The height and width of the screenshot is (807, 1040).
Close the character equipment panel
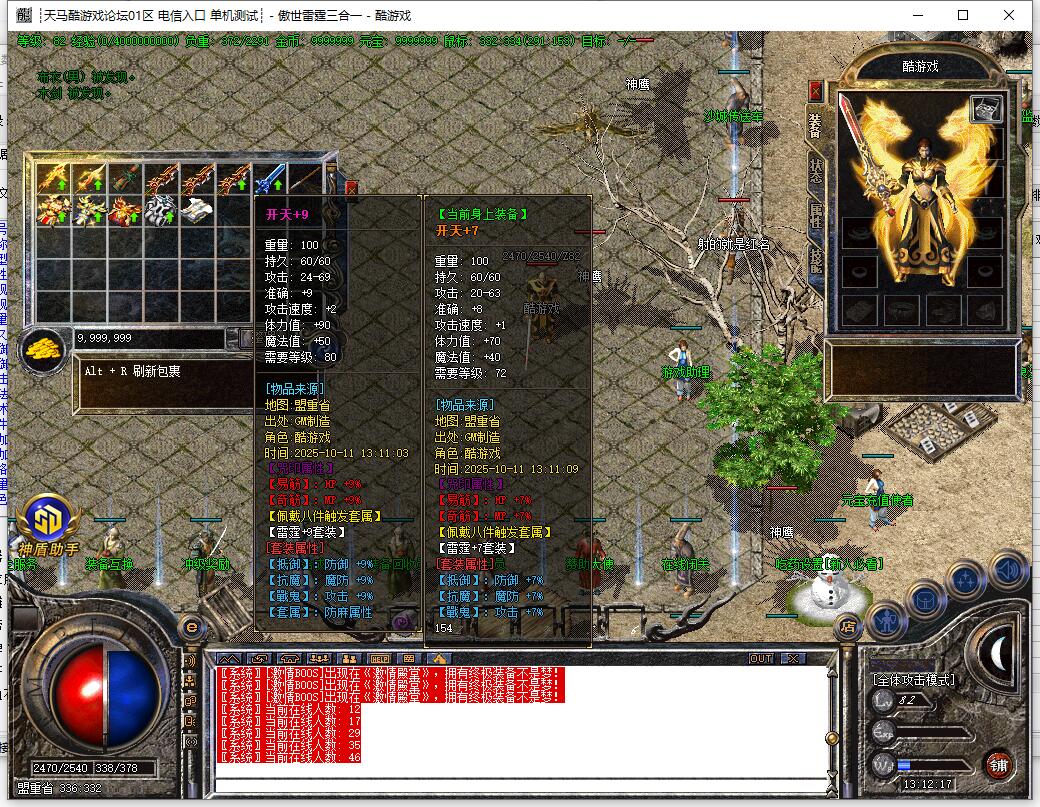pos(815,91)
